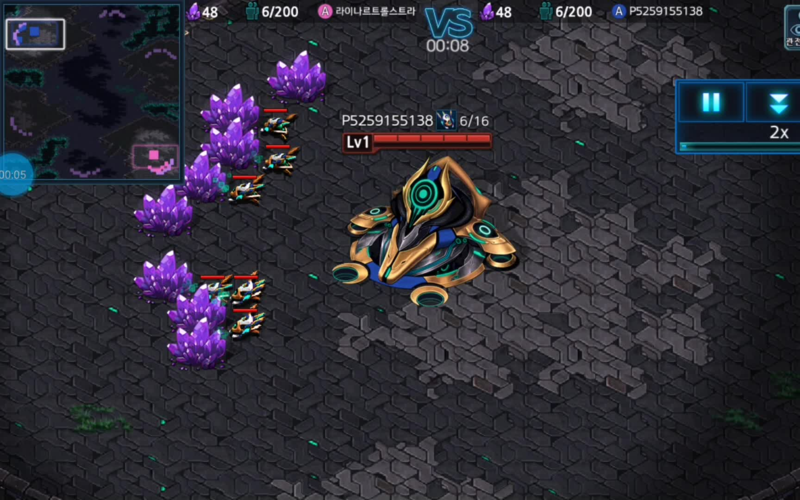Pause the replay playback
Image resolution: width=800 pixels, height=500 pixels.
coord(711,102)
